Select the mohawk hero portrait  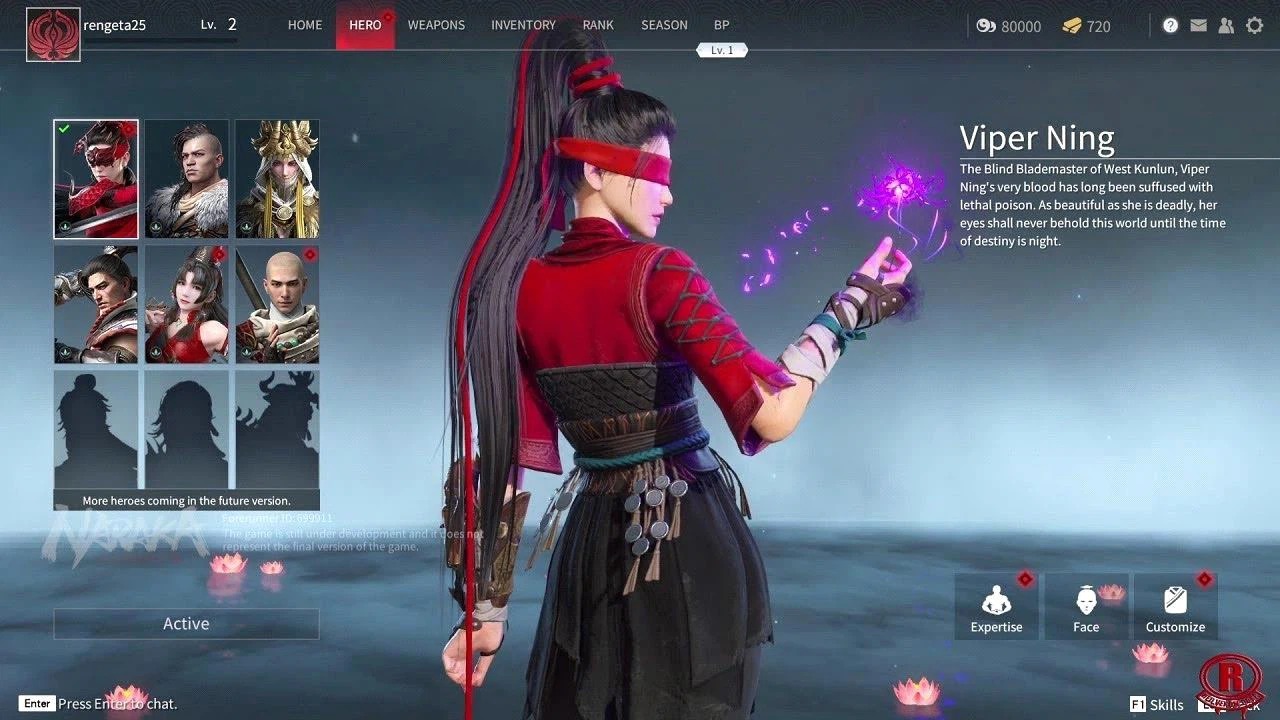(x=186, y=179)
